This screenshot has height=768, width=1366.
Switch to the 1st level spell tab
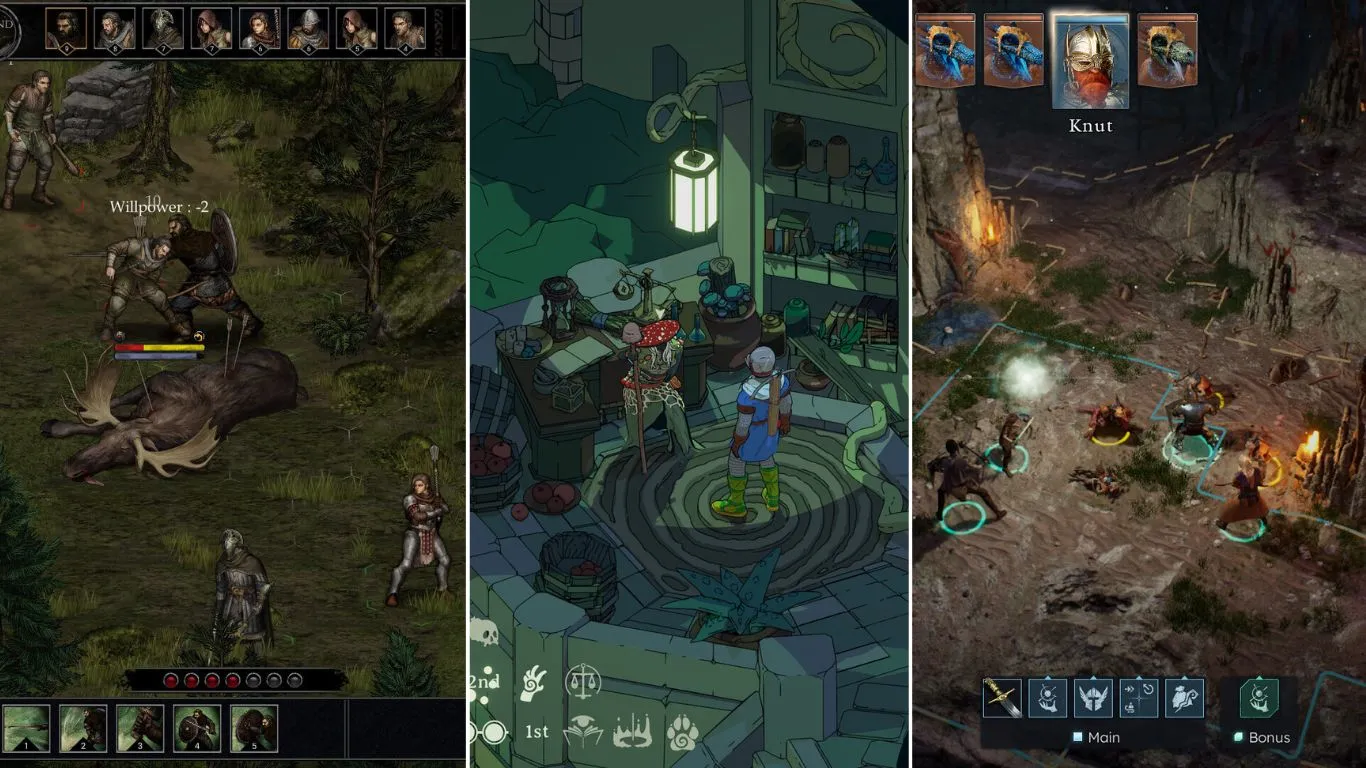click(x=537, y=731)
